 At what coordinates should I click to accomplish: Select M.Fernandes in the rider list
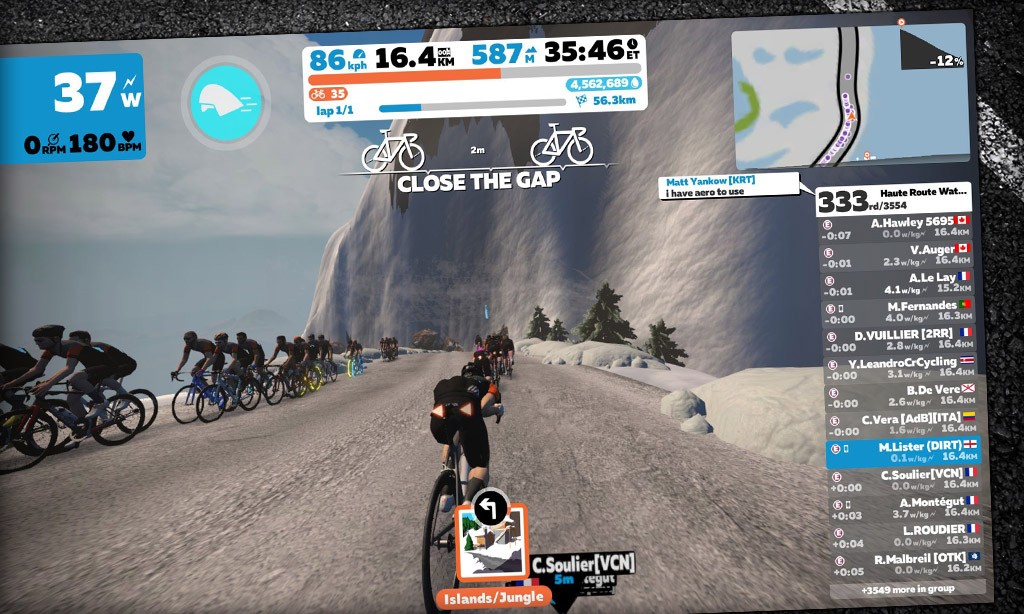coord(898,311)
